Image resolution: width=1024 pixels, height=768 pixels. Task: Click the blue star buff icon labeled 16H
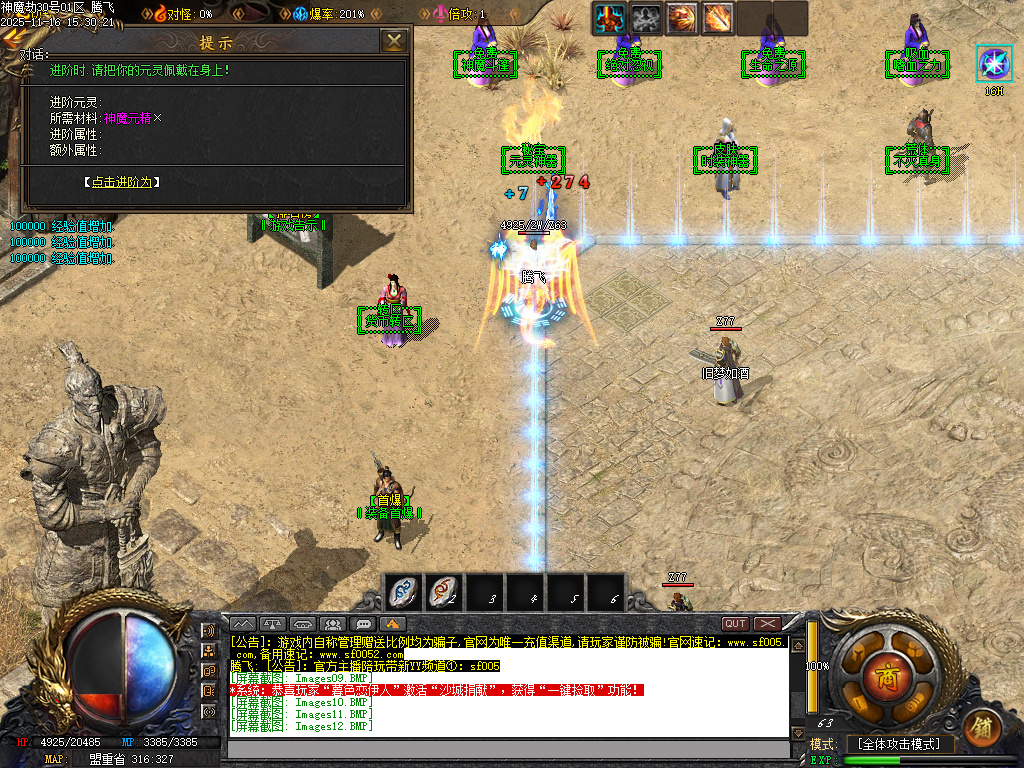994,63
